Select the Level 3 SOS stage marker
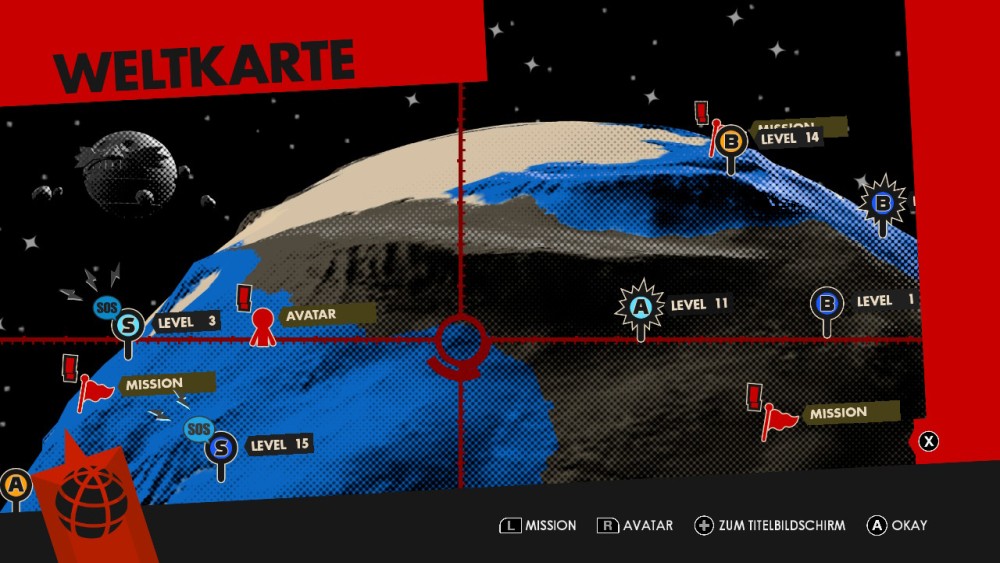Viewport: 1000px width, 563px height. coord(128,325)
